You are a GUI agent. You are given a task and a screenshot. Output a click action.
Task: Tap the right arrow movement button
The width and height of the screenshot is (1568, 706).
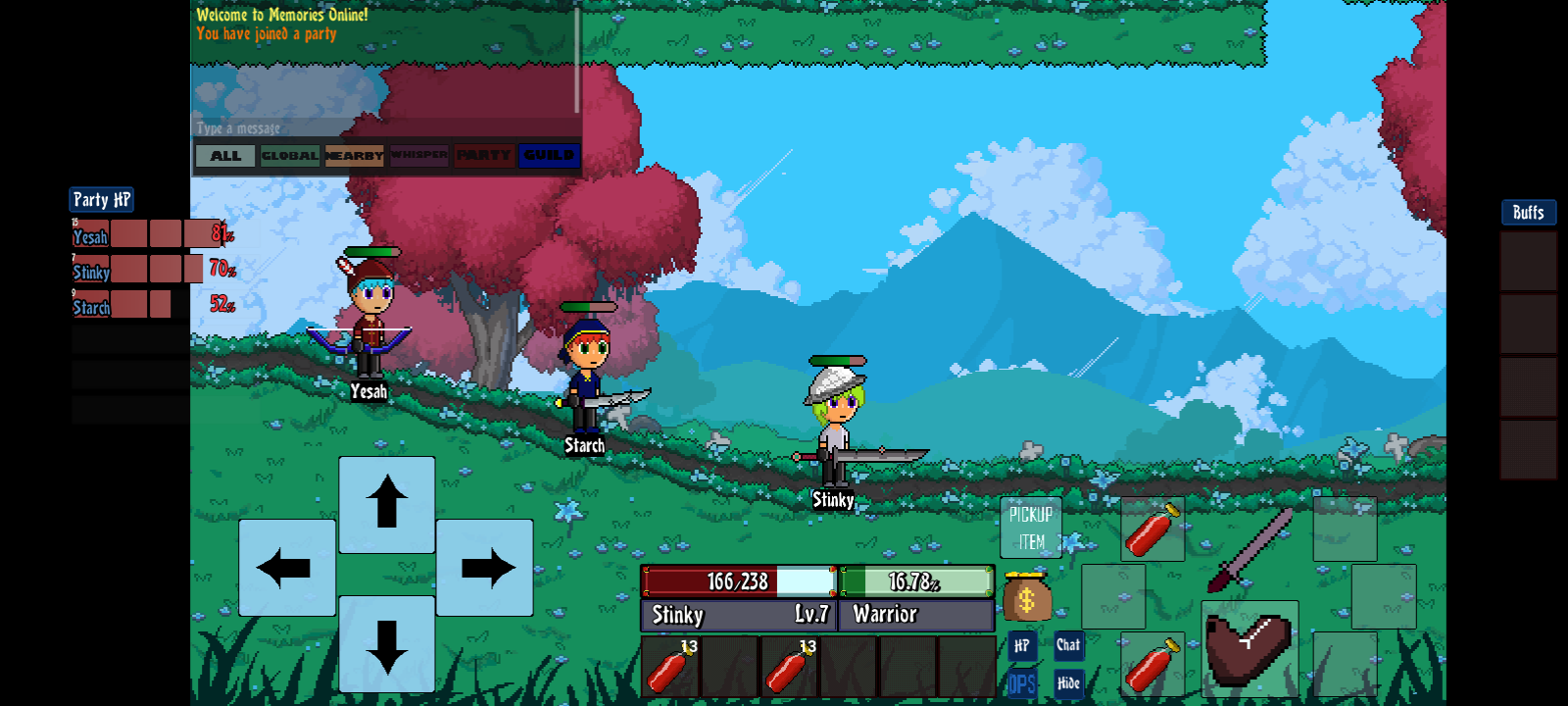point(485,568)
